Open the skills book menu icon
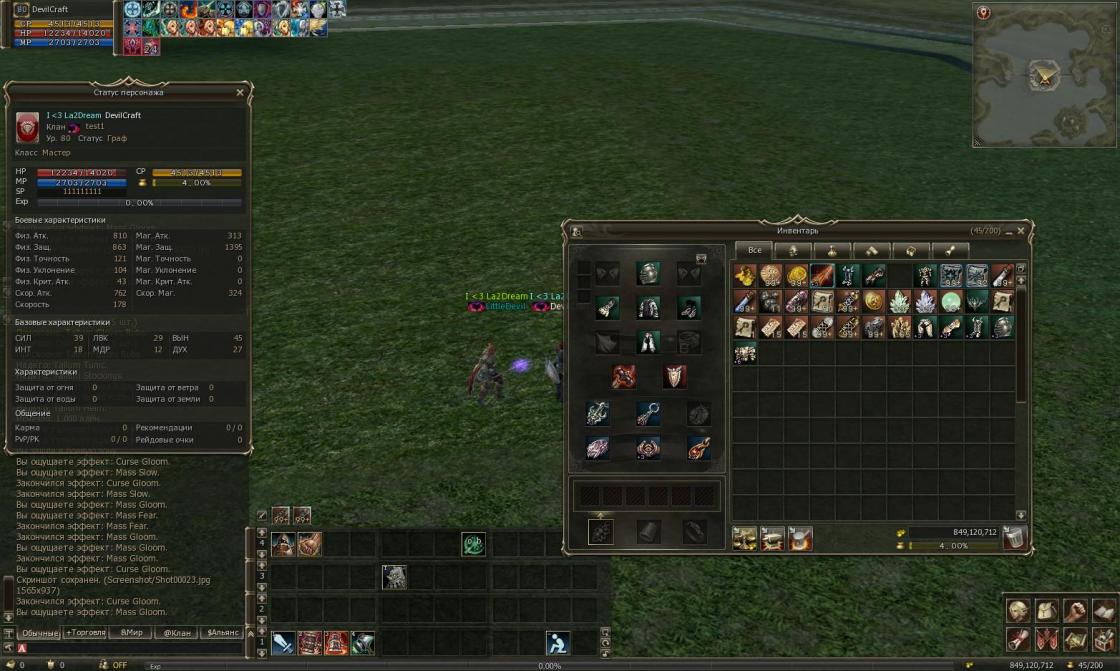 1104,610
